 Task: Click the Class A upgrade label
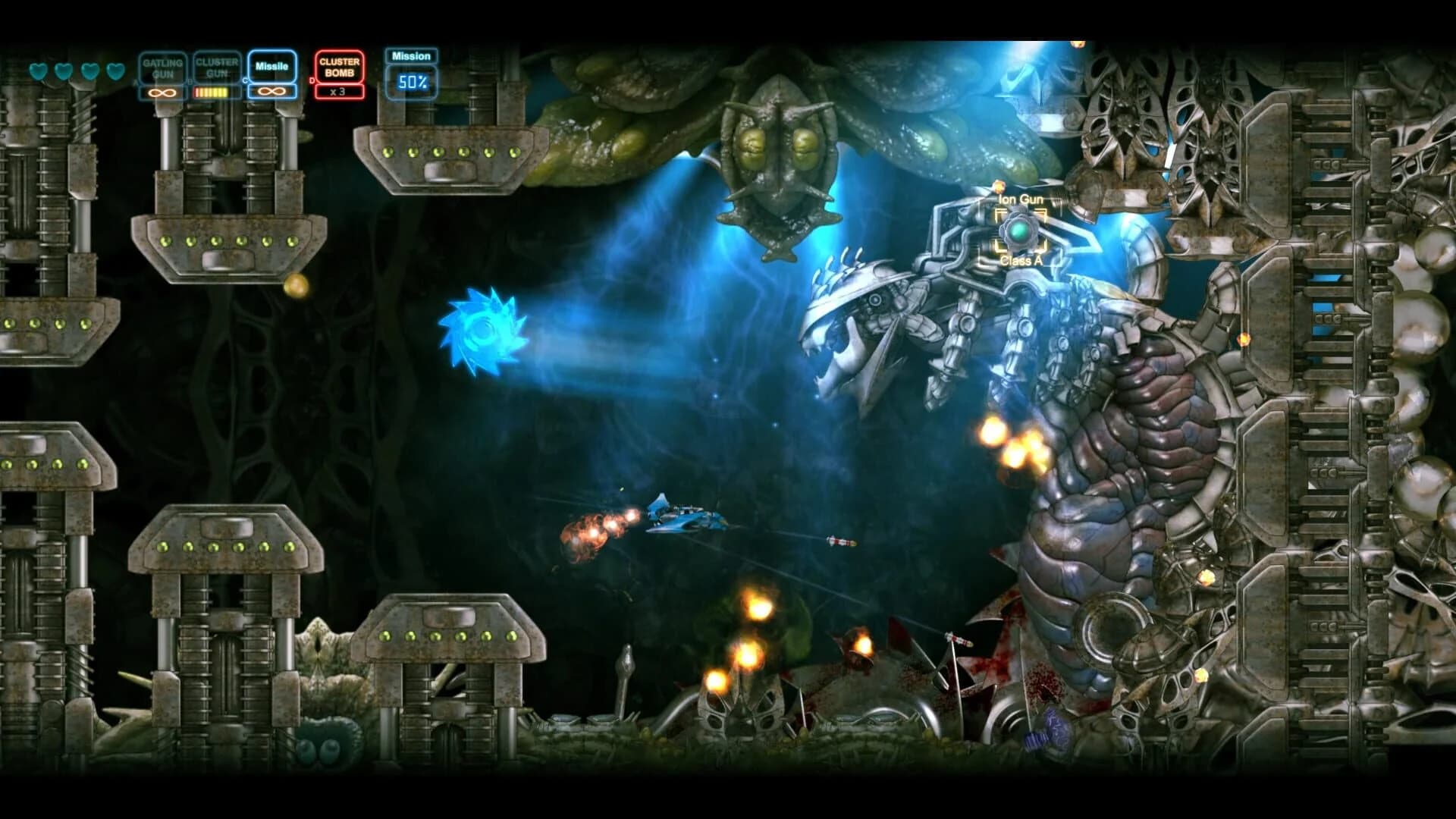tap(1021, 261)
